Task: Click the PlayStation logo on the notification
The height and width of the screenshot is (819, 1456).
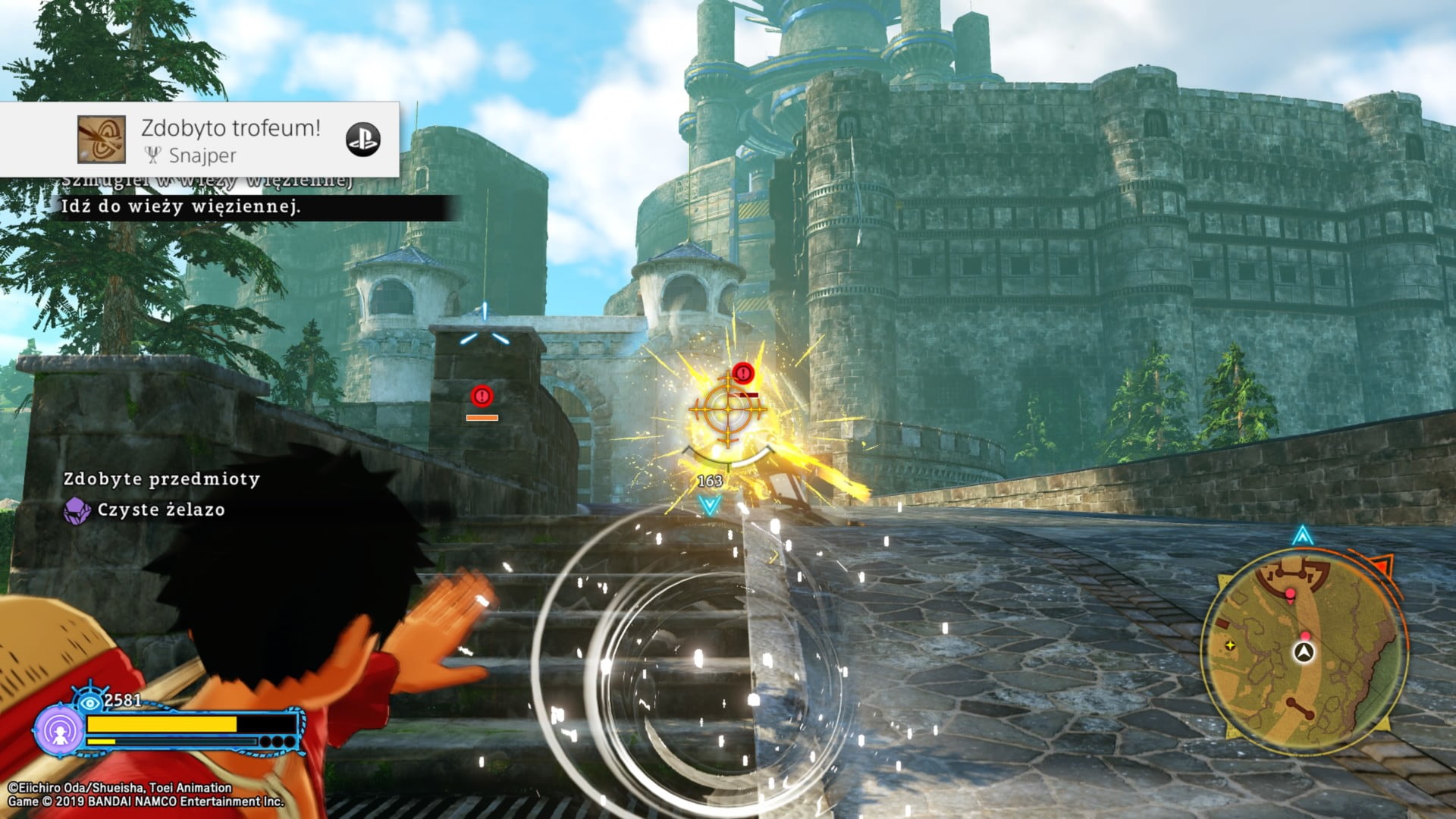Action: pos(362,140)
